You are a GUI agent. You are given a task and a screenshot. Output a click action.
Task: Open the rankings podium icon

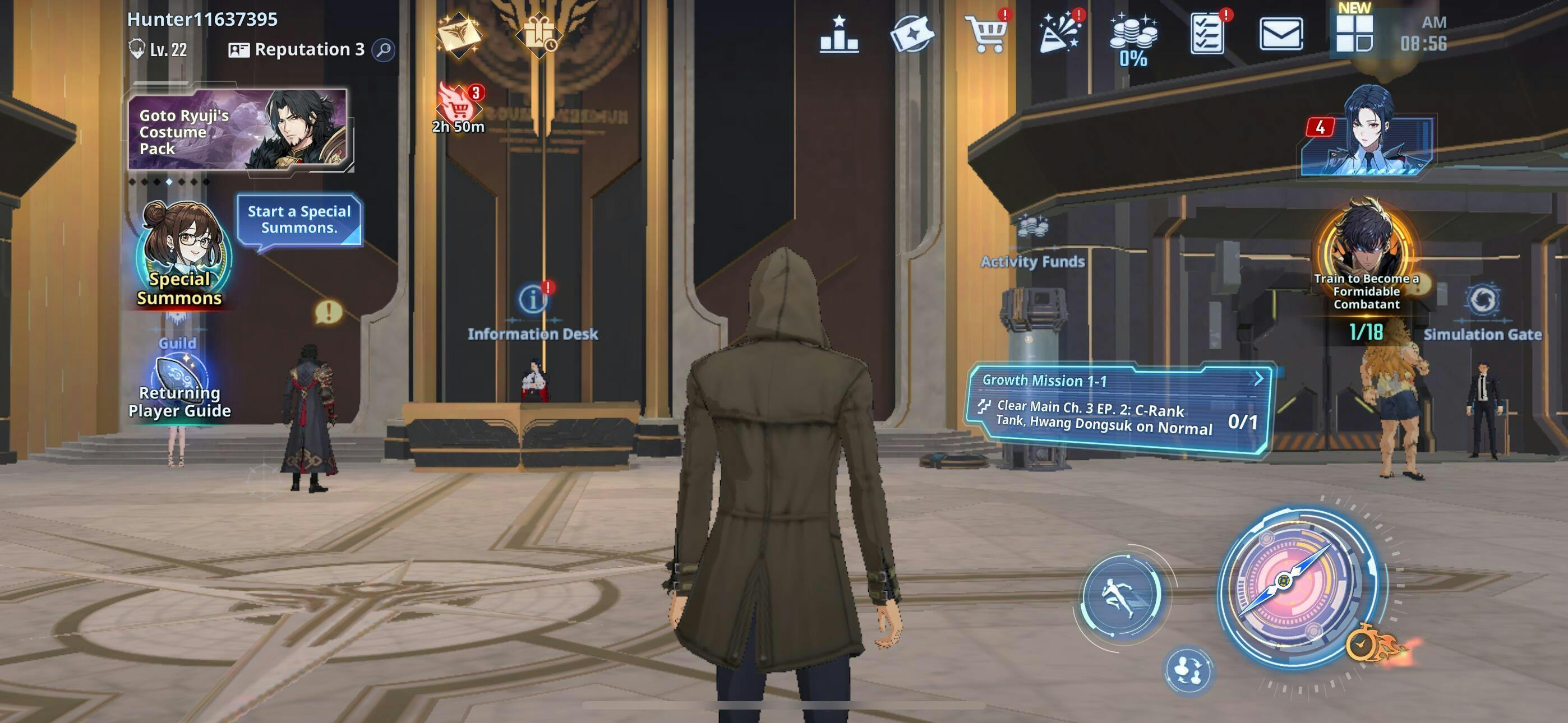[839, 35]
